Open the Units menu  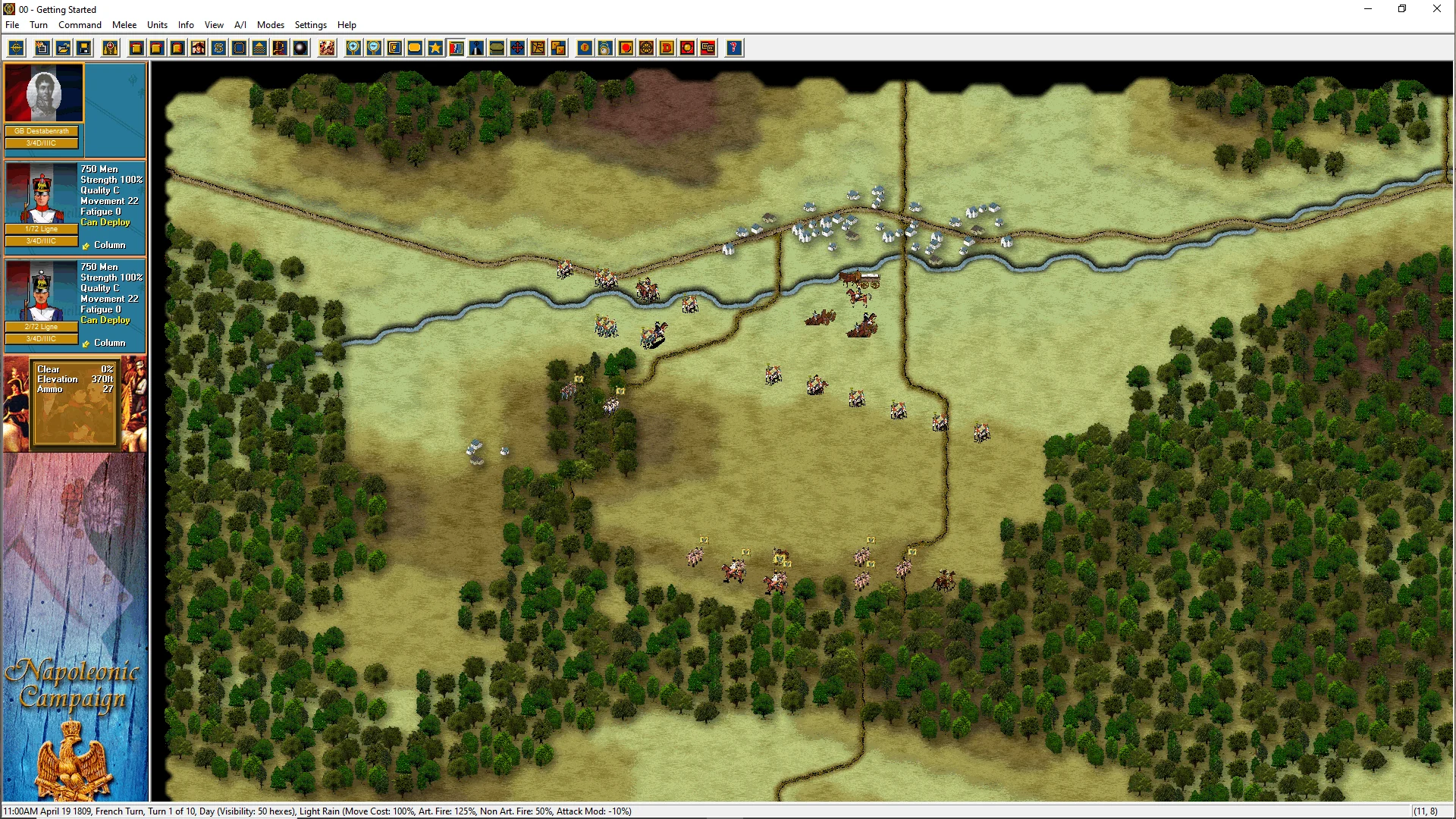point(157,25)
